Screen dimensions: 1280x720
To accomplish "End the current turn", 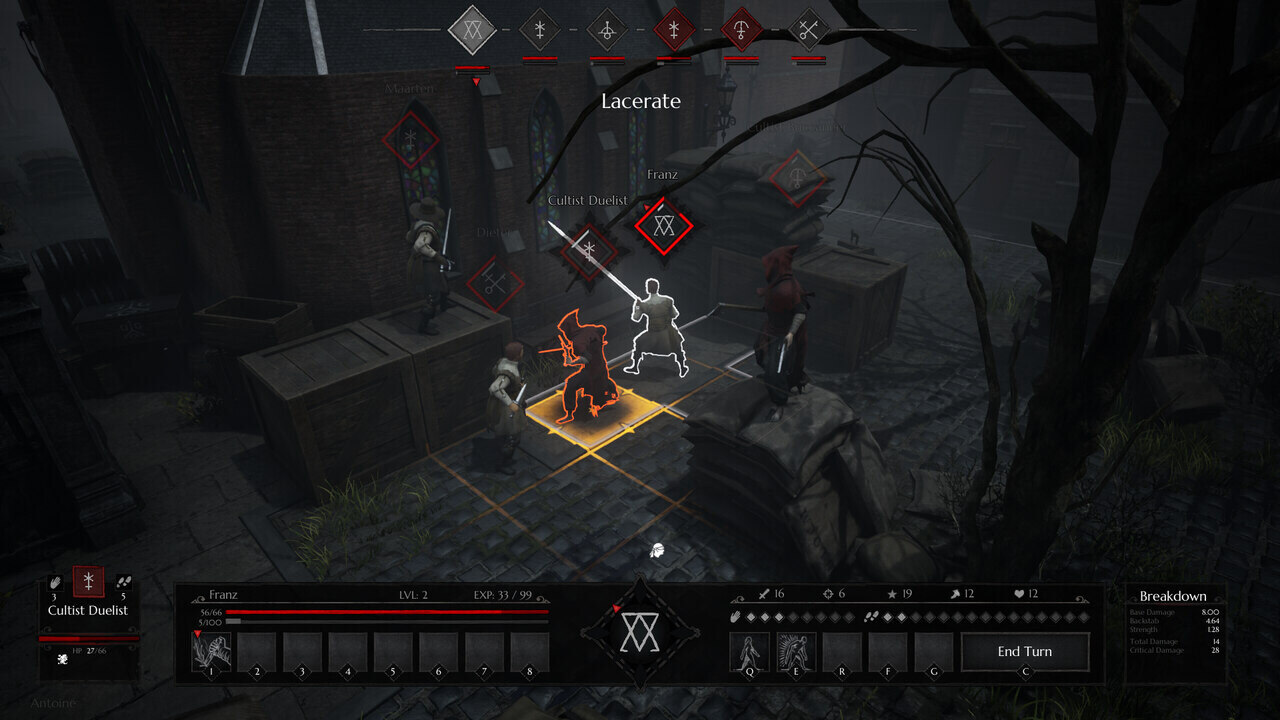I will click(1025, 652).
